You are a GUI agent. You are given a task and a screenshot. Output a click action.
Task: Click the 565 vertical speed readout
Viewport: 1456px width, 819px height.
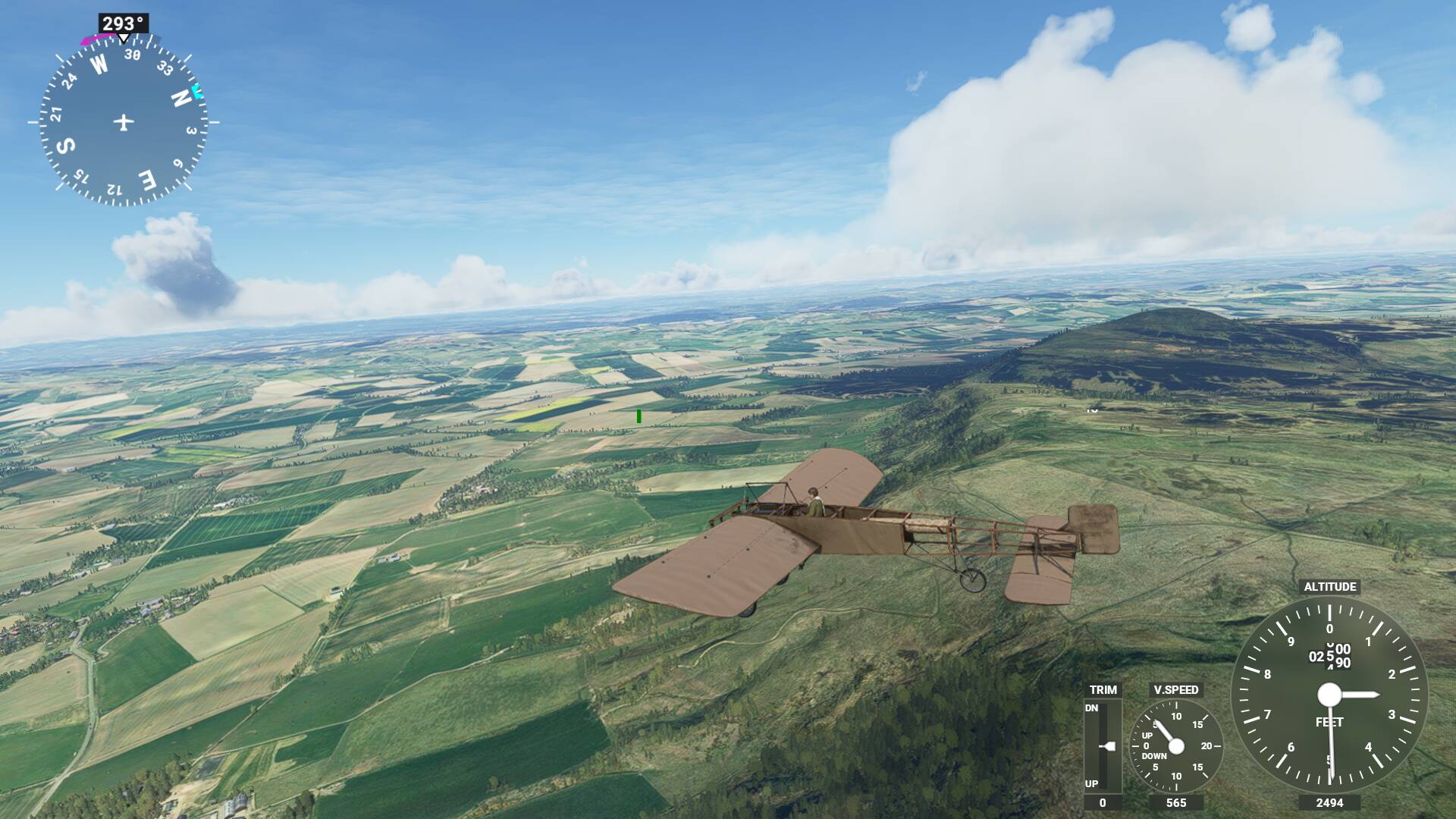point(1177,801)
